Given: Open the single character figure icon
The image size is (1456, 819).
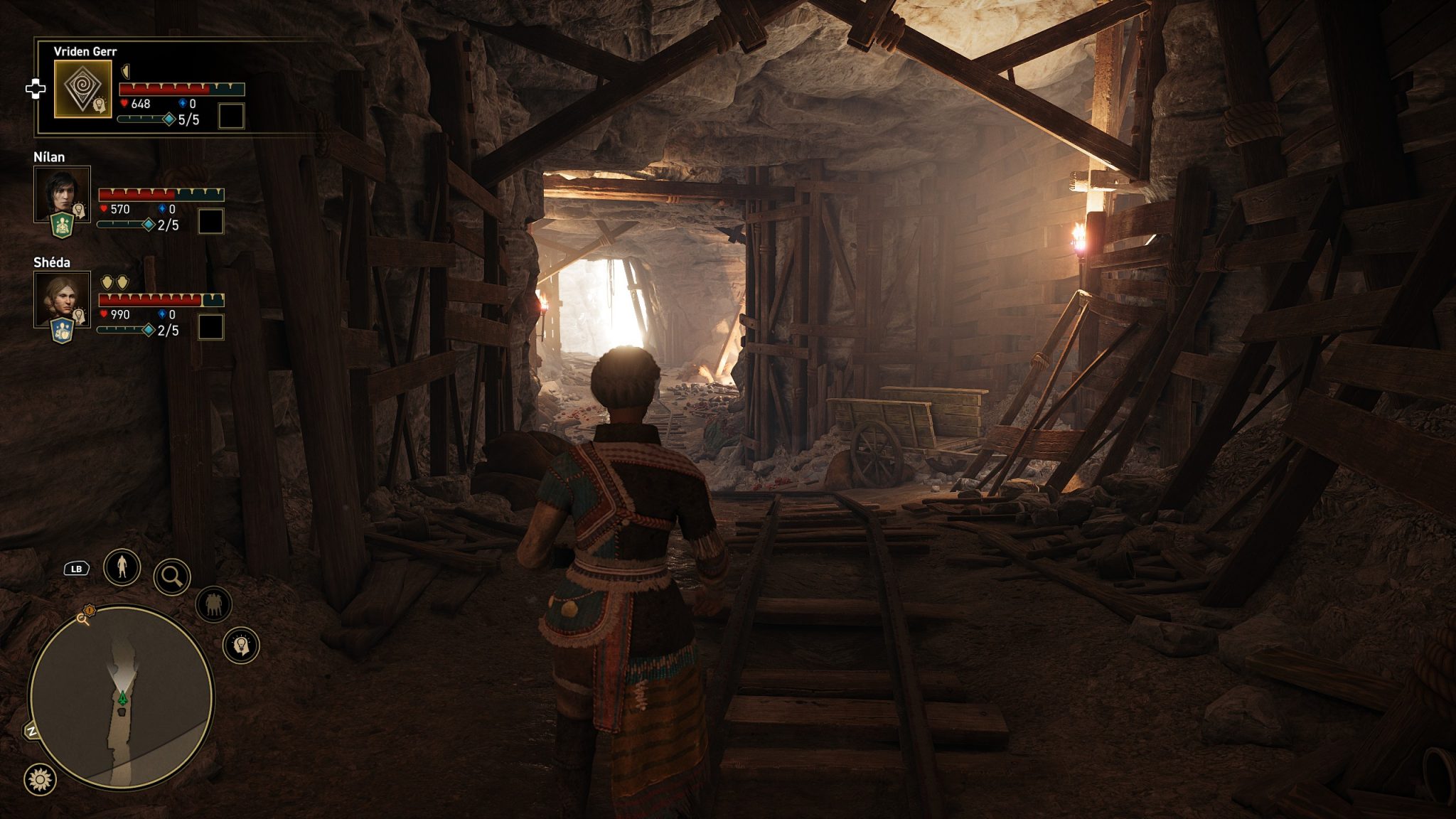Looking at the screenshot, I should point(122,567).
